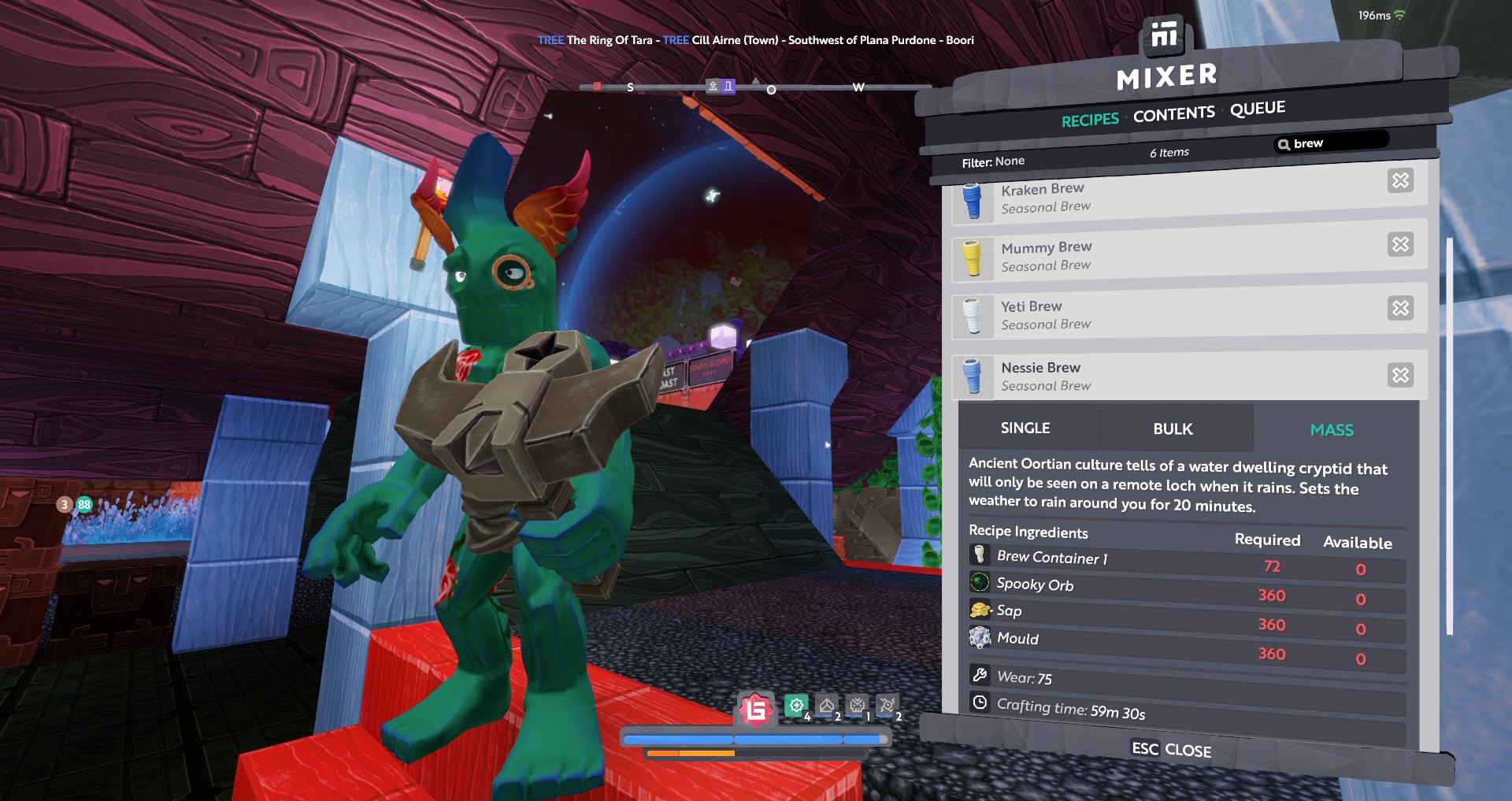Image resolution: width=1512 pixels, height=801 pixels.
Task: Click the Yeti Brew craft icon button
Action: (1400, 308)
